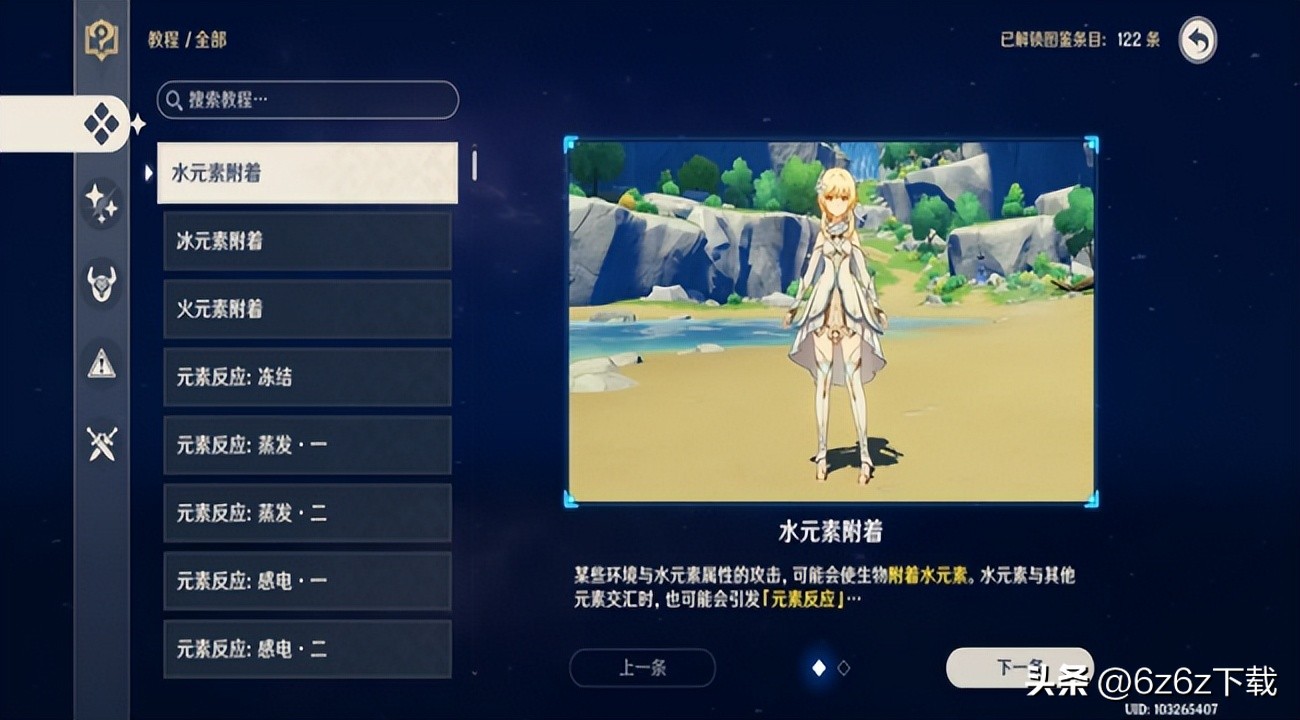Open the 冰元素附着 tutorial
The width and height of the screenshot is (1300, 720).
(306, 240)
